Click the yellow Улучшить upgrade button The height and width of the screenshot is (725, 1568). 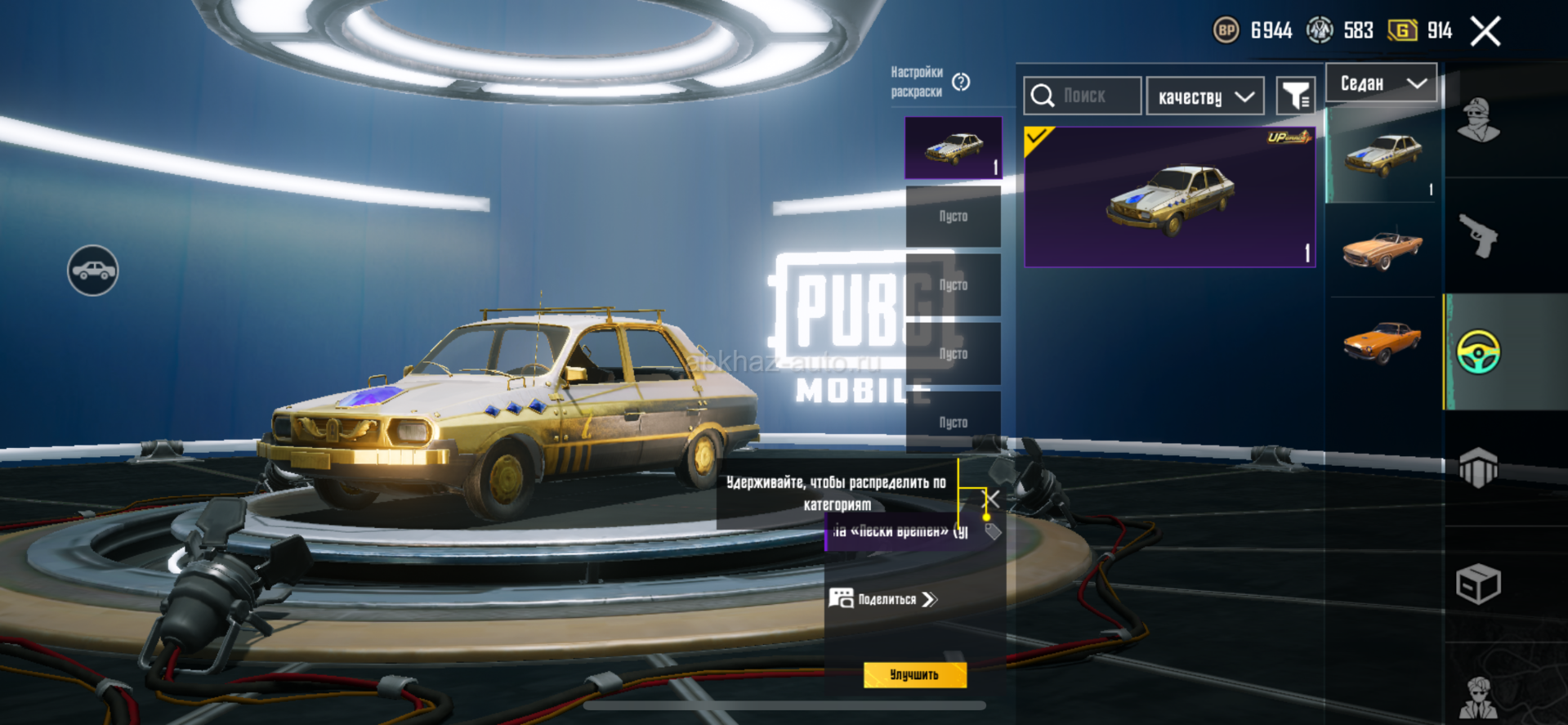pos(914,675)
